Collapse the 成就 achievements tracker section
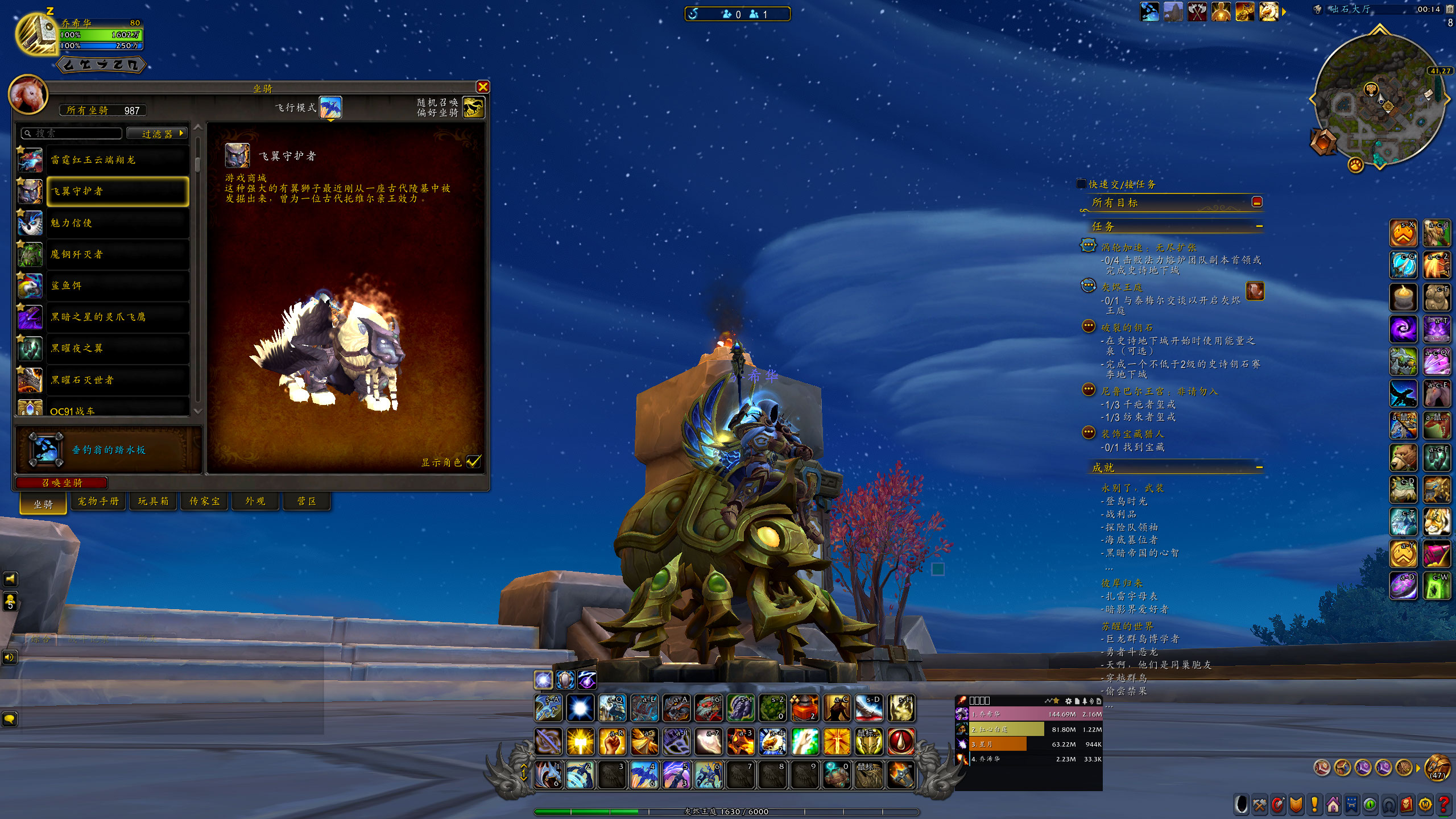 [x=1259, y=468]
